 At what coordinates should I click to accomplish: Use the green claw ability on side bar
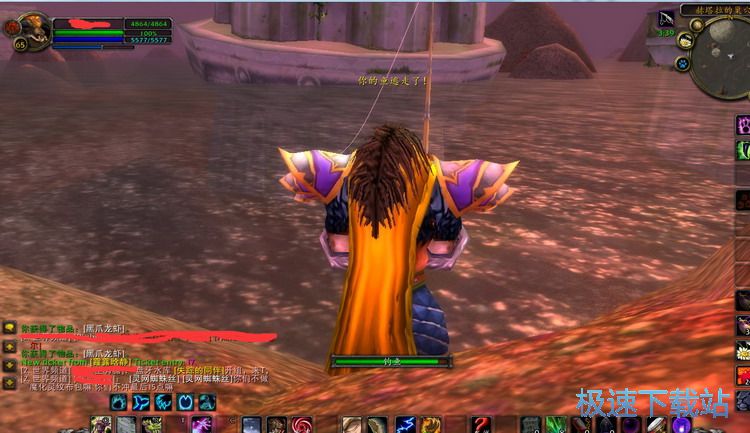point(743,150)
